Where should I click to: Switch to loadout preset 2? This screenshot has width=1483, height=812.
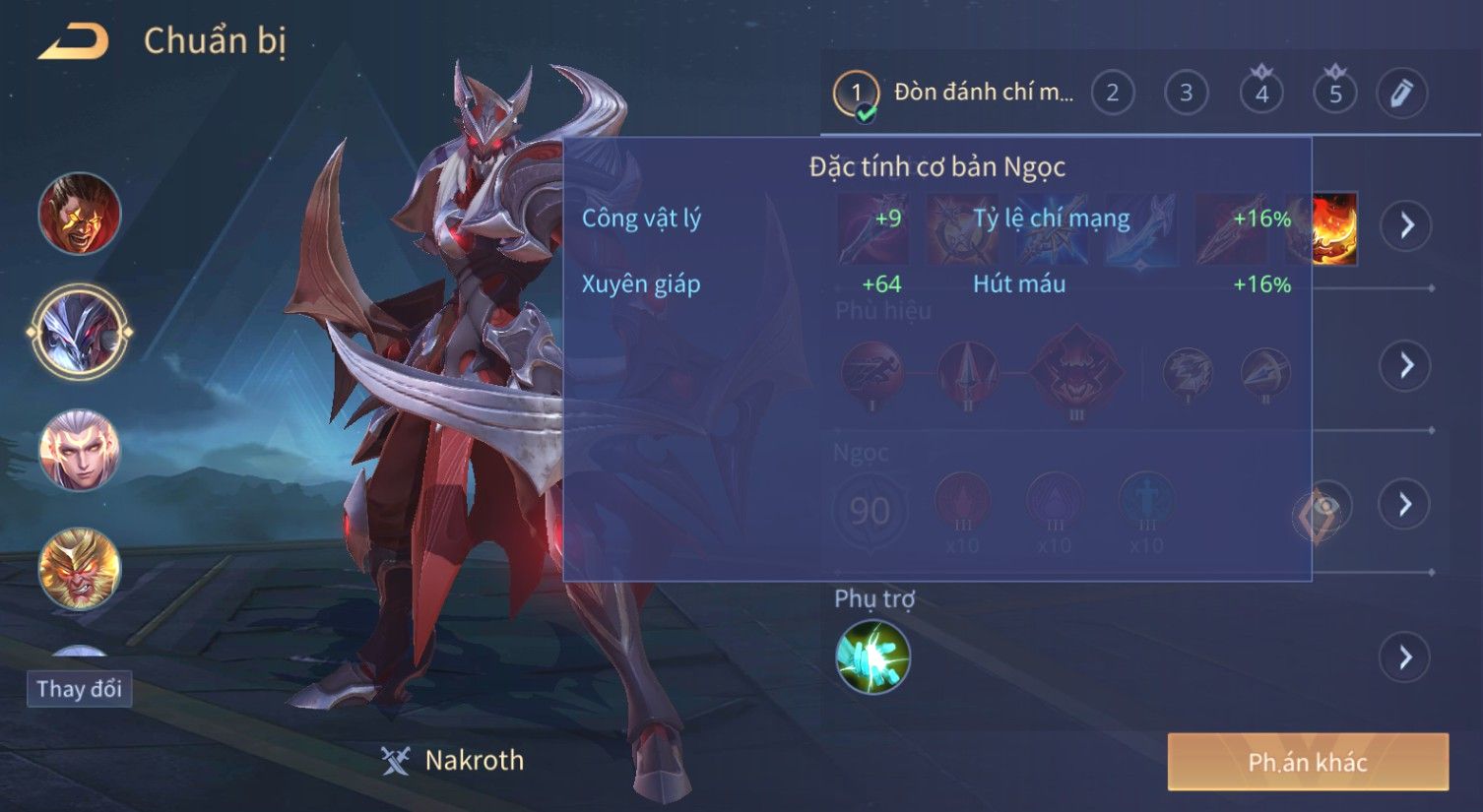pyautogui.click(x=1112, y=94)
